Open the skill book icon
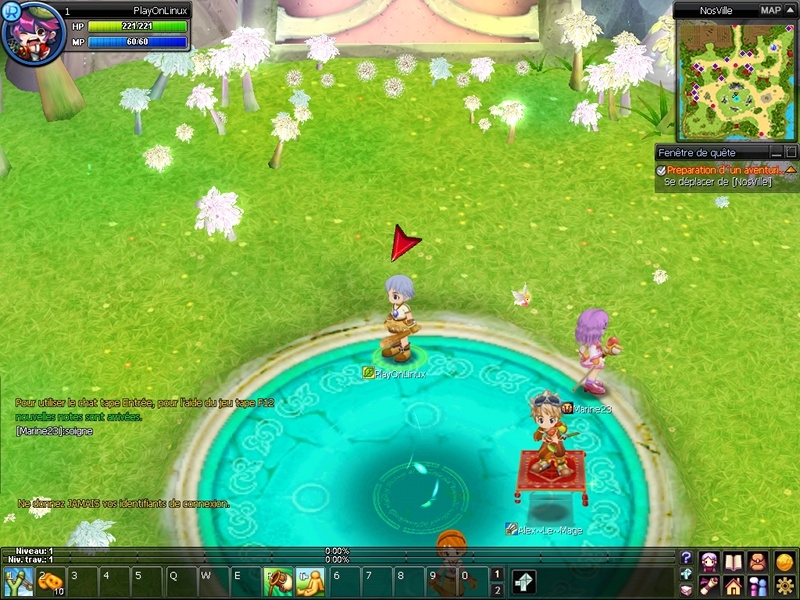The height and width of the screenshot is (600, 800). [x=734, y=560]
